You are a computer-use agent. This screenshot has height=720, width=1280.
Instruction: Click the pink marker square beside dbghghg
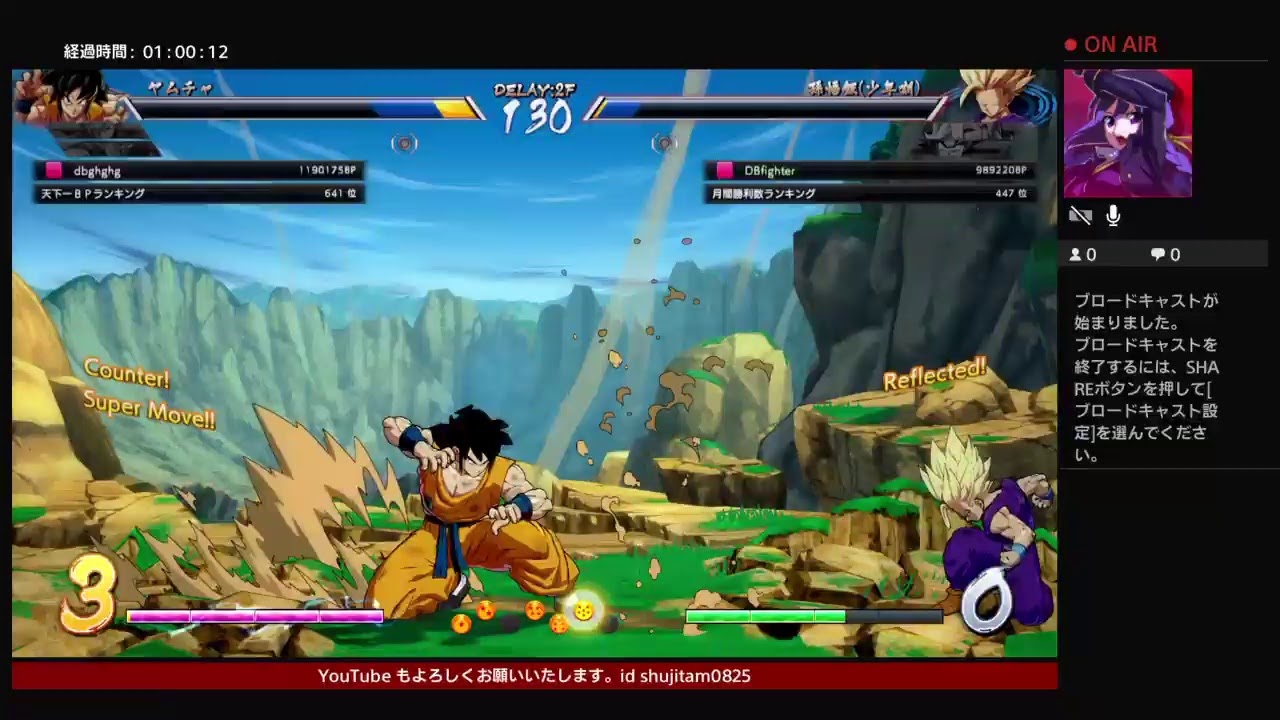click(53, 170)
